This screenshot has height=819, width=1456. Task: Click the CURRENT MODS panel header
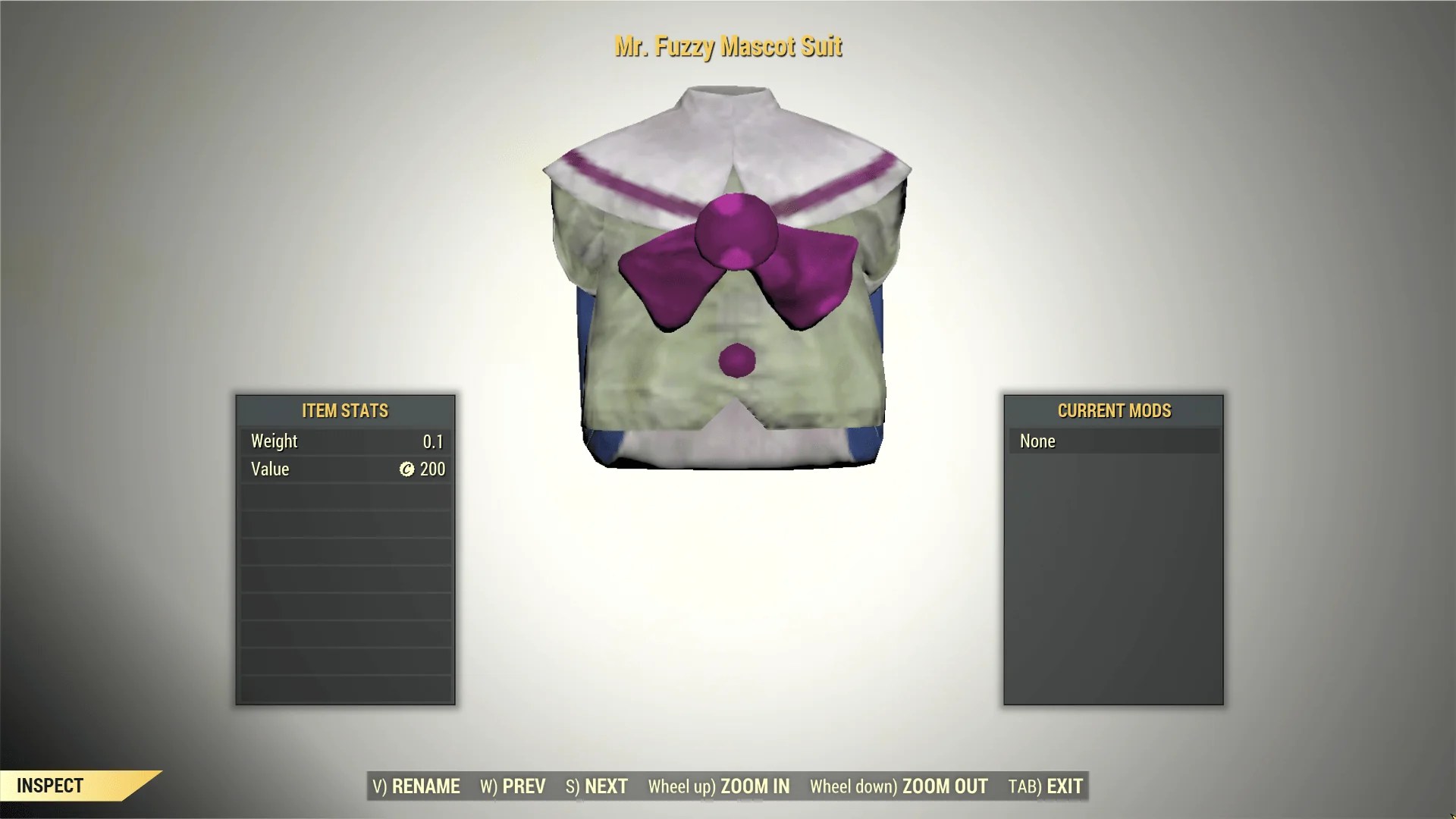pos(1115,411)
